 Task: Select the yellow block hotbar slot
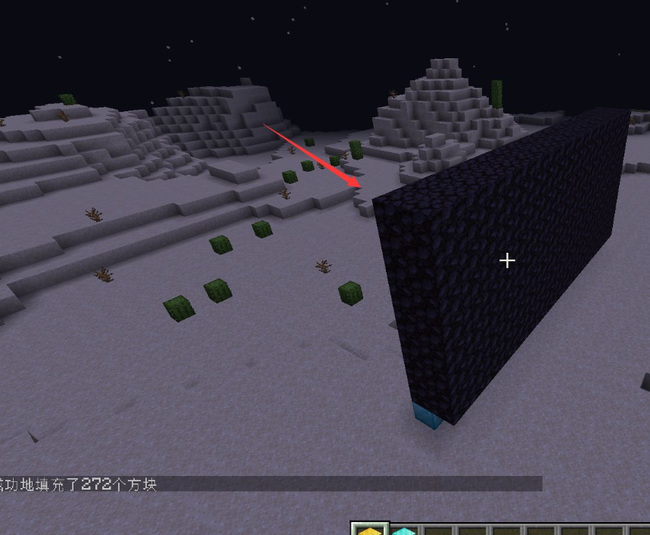[x=370, y=529]
